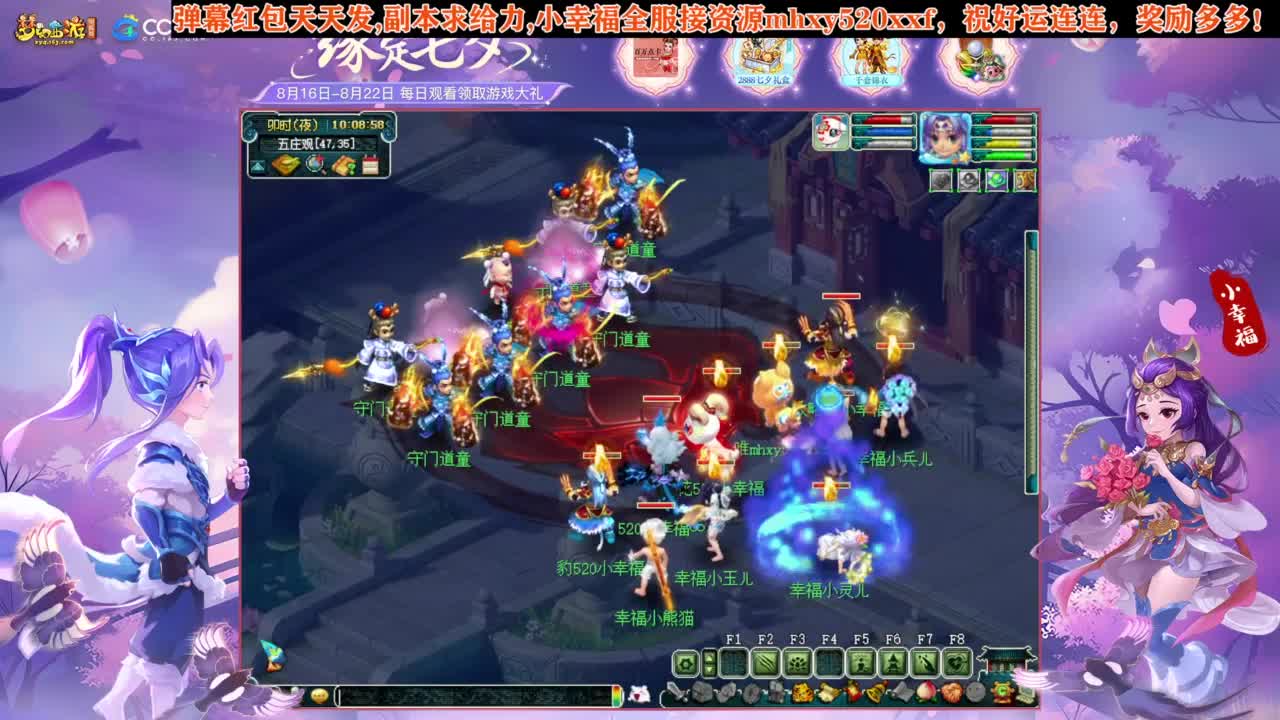Click the gold ingot icon in the location panel
Image resolution: width=1280 pixels, height=720 pixels.
pos(286,164)
